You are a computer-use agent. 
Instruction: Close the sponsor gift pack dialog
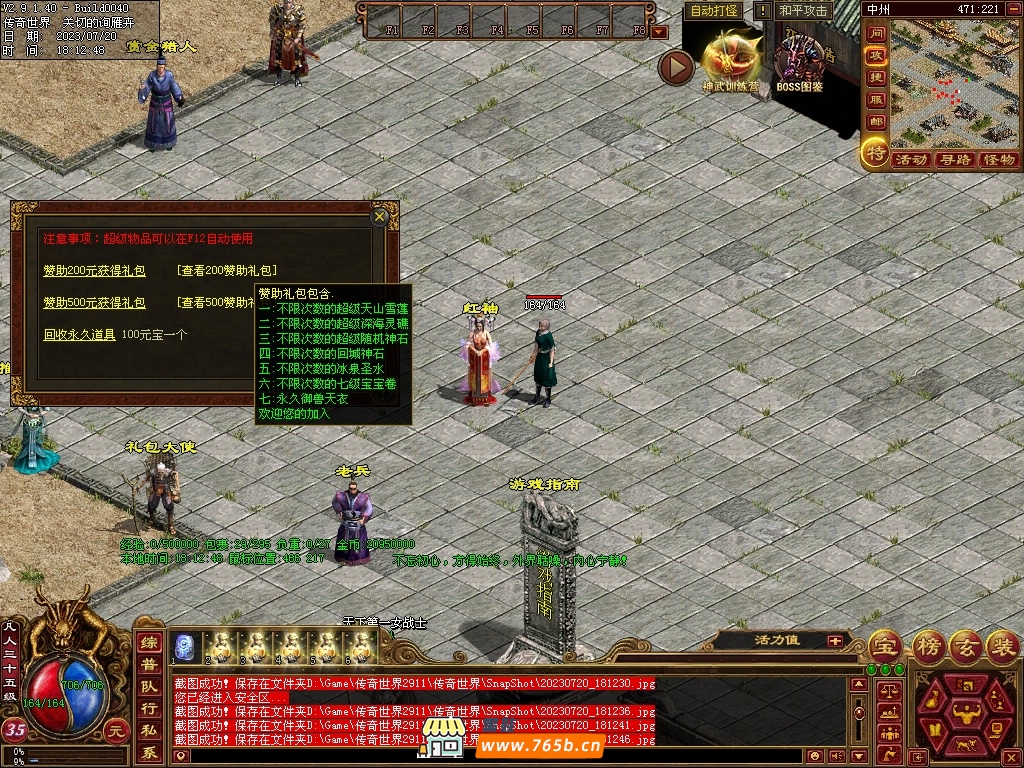point(379,216)
